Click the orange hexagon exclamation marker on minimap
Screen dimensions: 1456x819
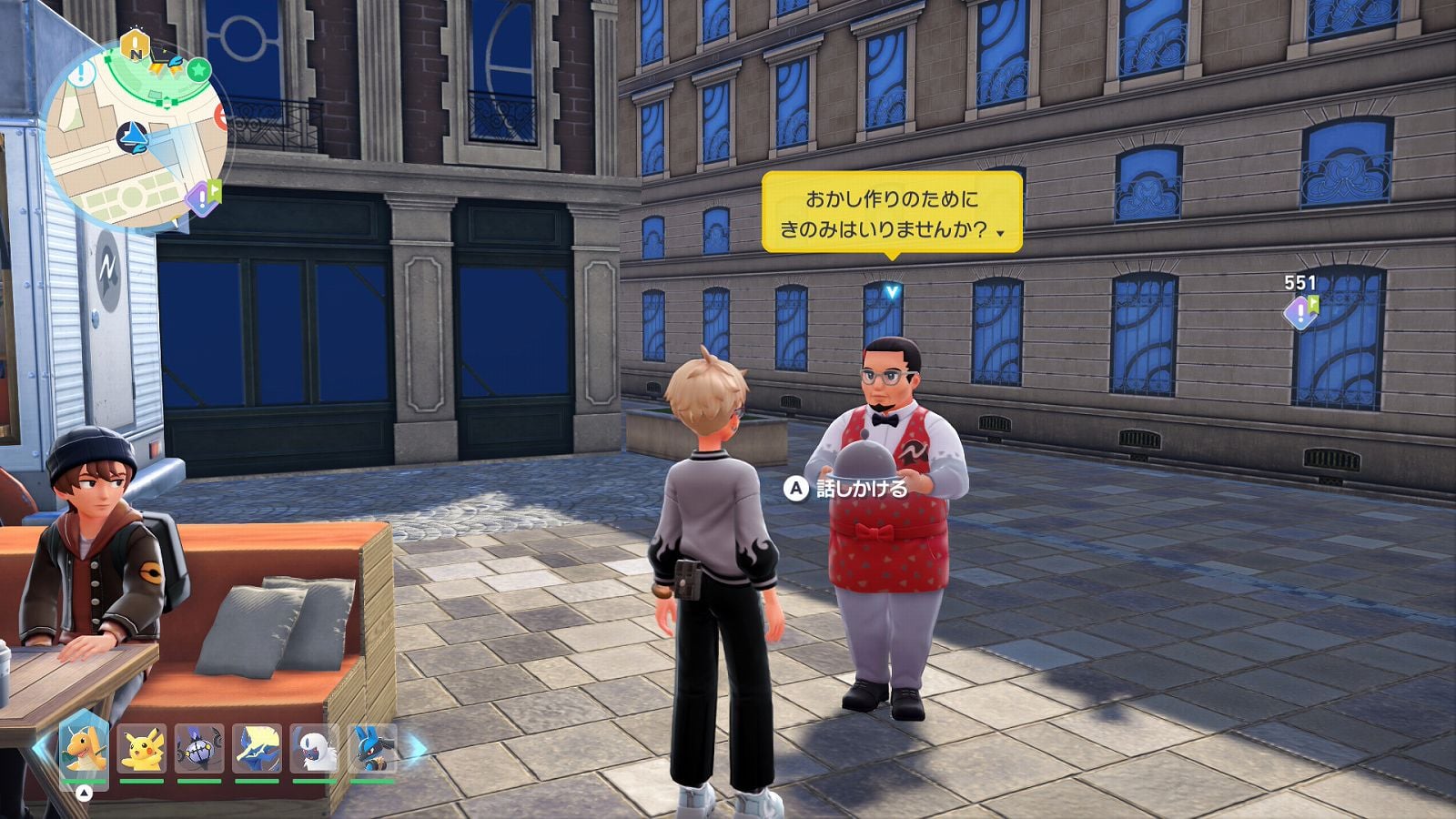coord(135,45)
